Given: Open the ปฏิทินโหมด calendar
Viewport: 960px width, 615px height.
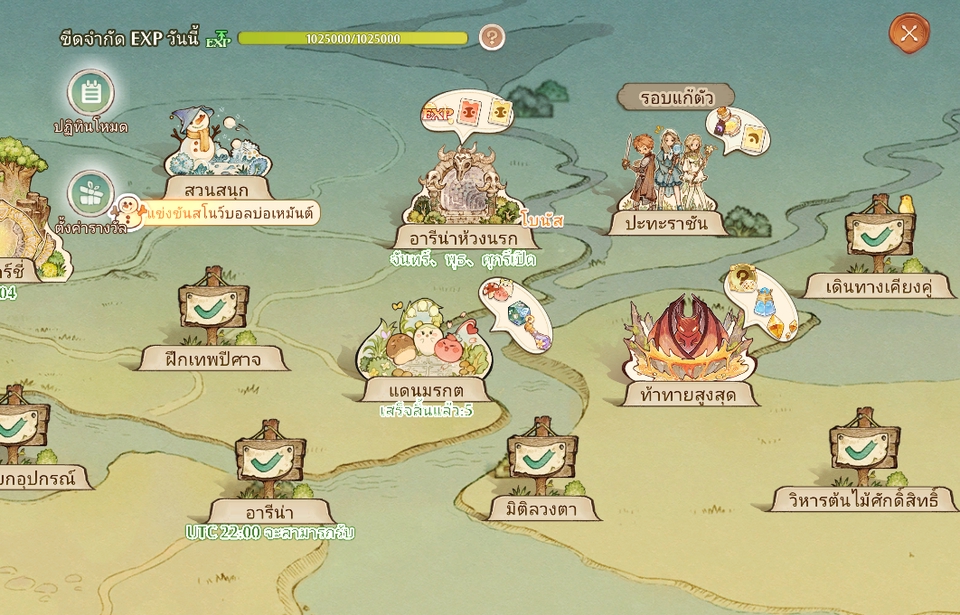Looking at the screenshot, I should pyautogui.click(x=91, y=94).
